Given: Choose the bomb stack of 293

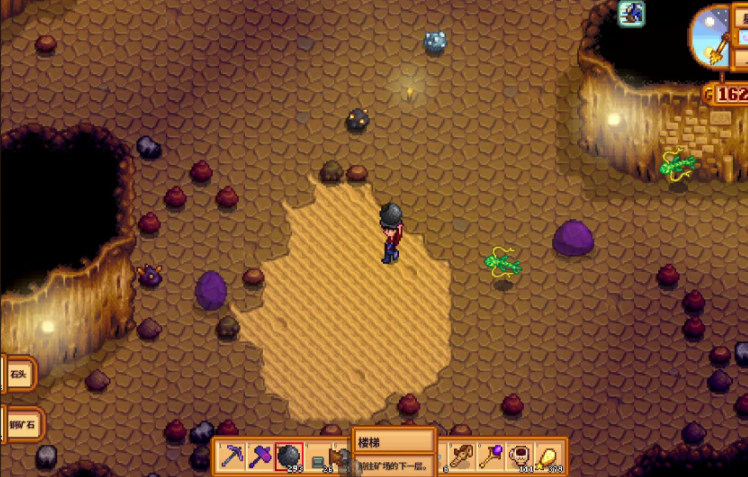Looking at the screenshot, I should 289,457.
